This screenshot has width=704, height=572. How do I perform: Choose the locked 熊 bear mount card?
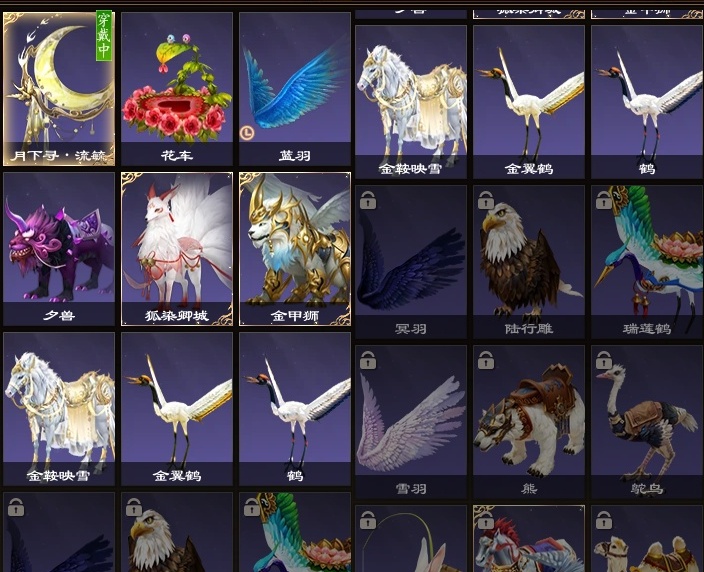point(529,420)
